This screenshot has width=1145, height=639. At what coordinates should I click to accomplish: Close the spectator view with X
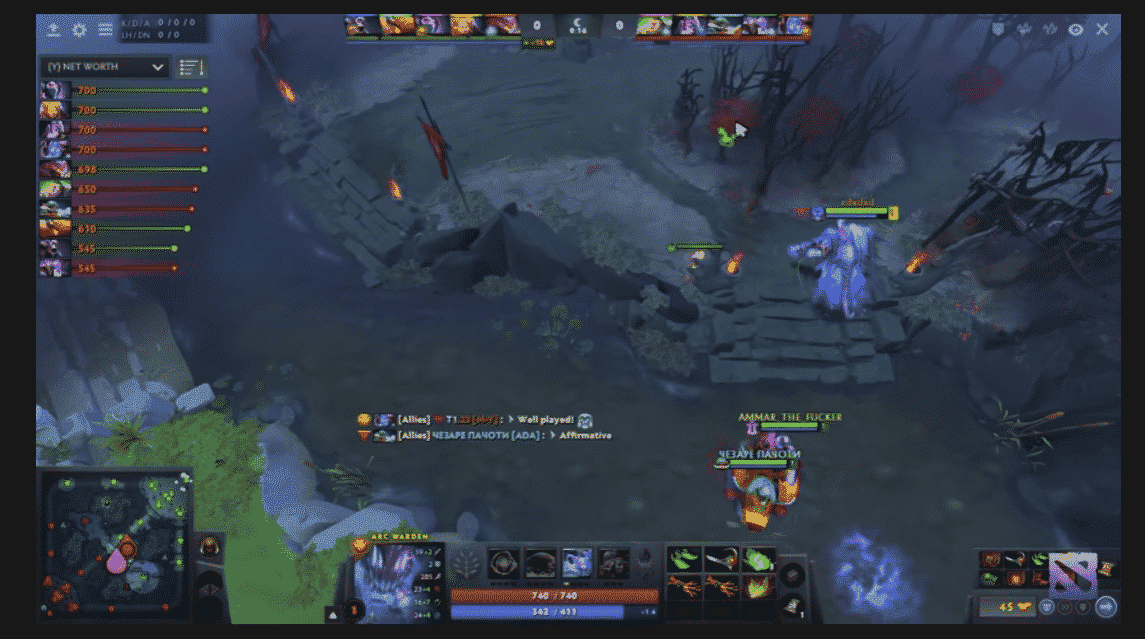pyautogui.click(x=1102, y=29)
